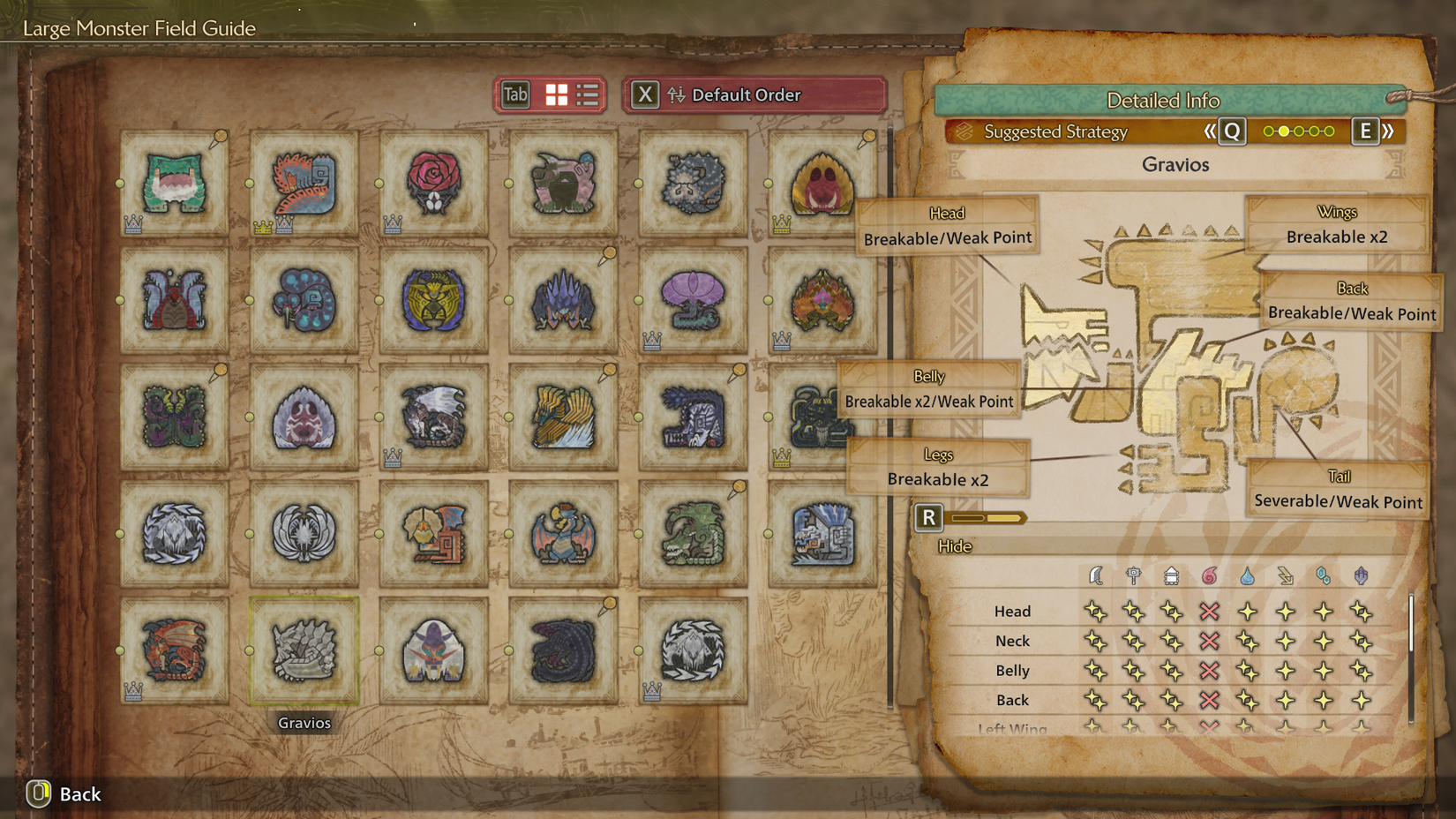Viewport: 1456px width, 819px height.
Task: Go to previous Suggested Strategy page with Q arrow
Action: 1230,131
